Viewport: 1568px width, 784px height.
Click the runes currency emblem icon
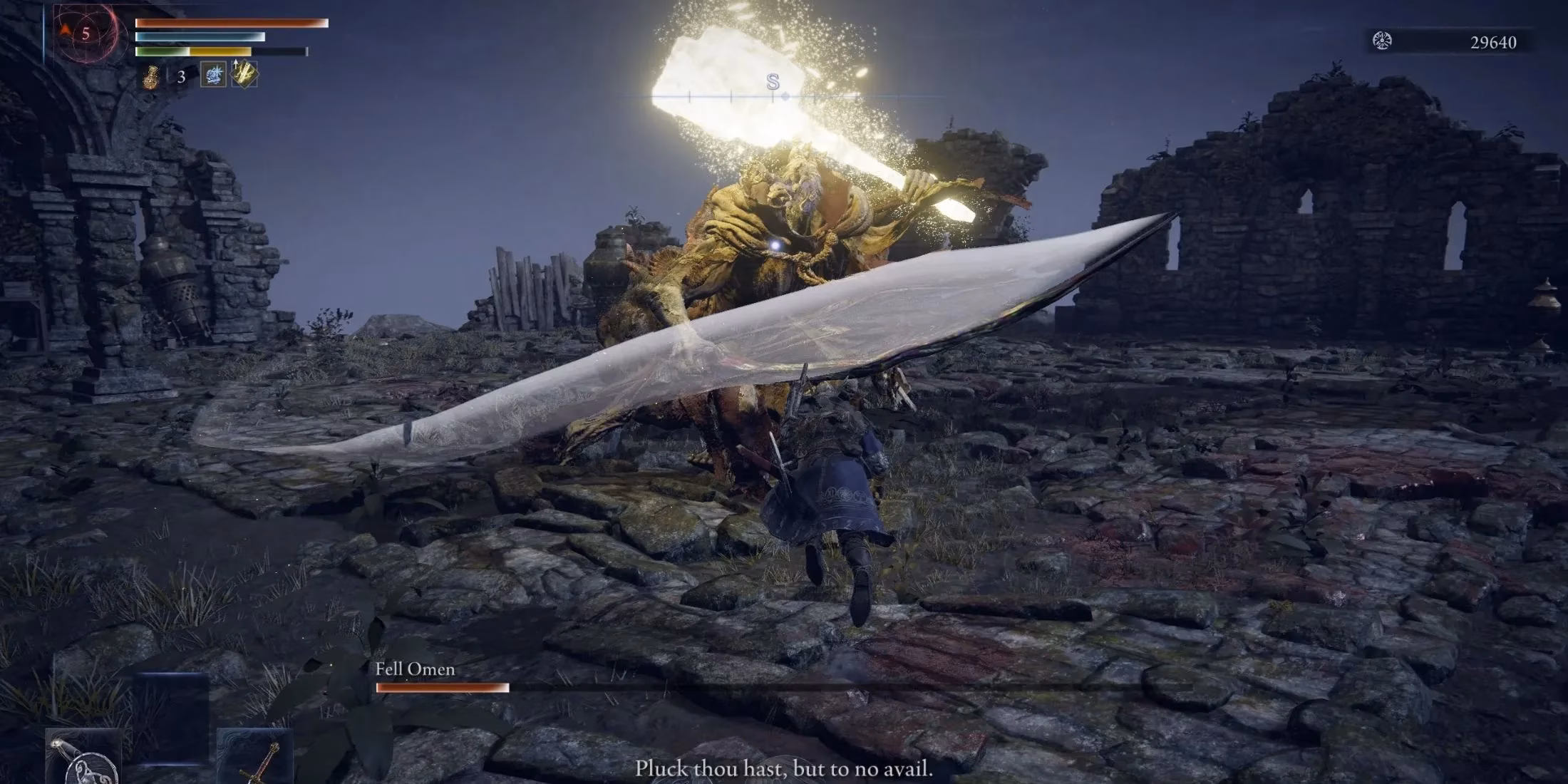pos(1382,42)
